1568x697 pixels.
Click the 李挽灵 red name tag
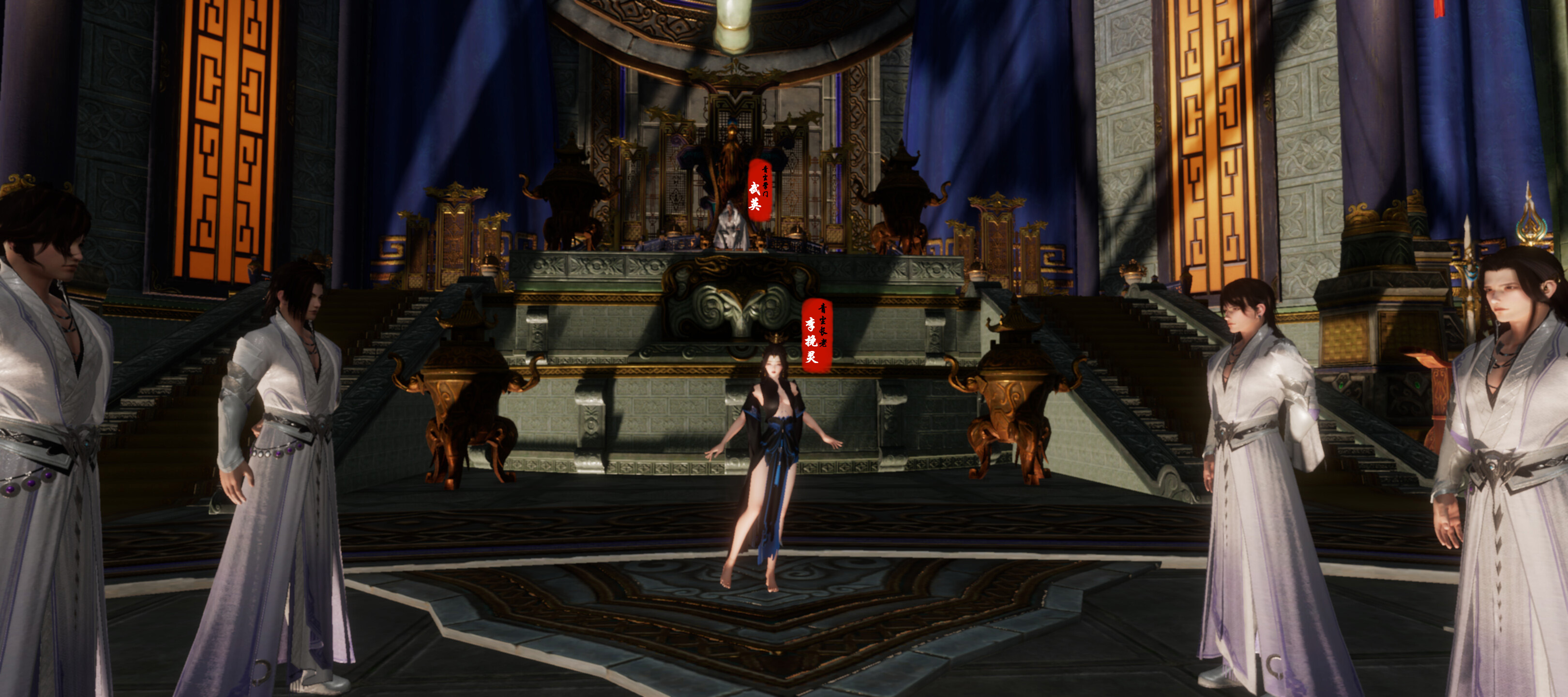tap(815, 335)
